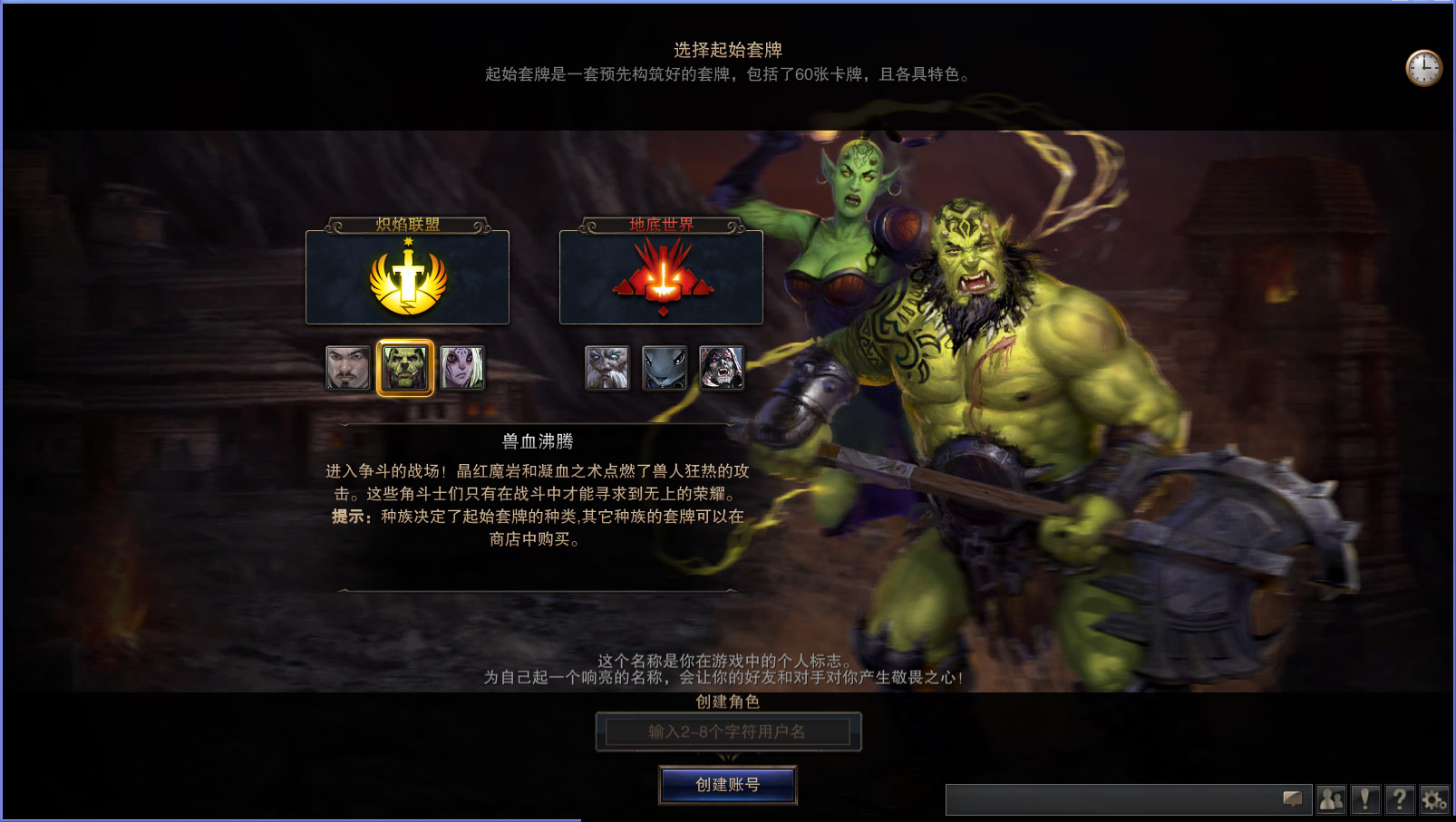
Task: Choose the white-bearded dwarf portrait
Action: tap(607, 368)
